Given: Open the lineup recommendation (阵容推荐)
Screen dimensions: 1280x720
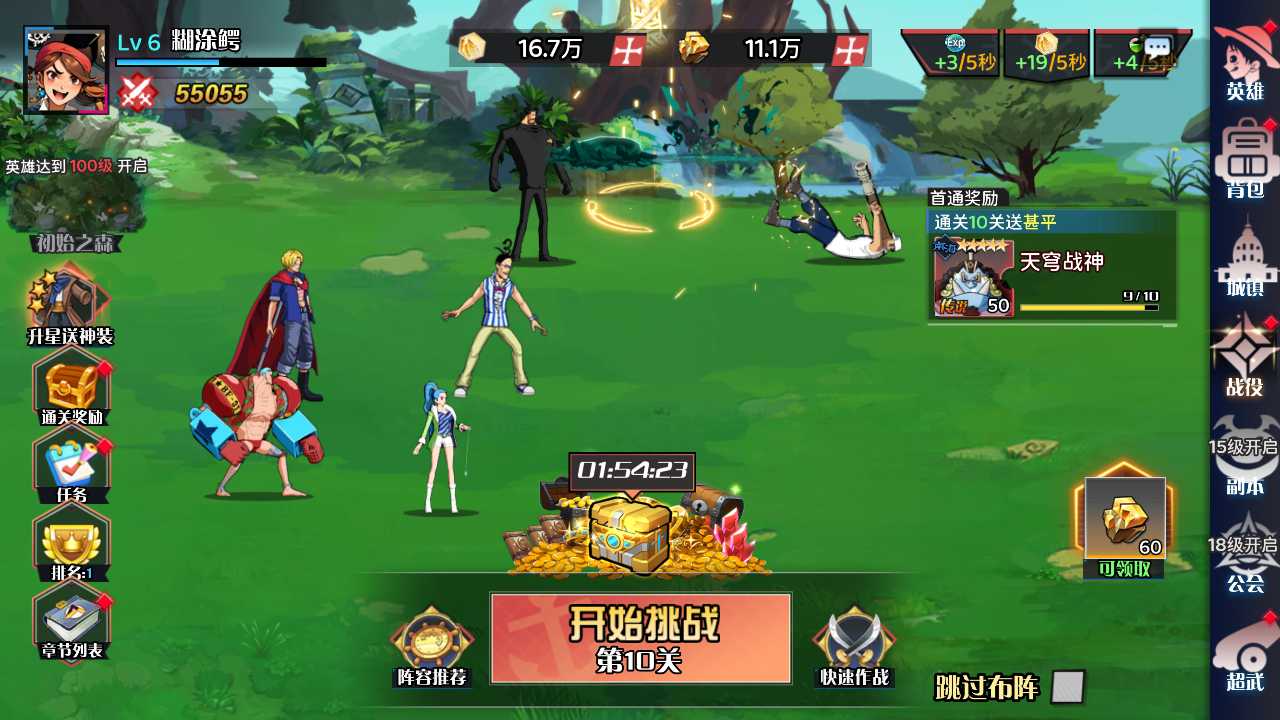Looking at the screenshot, I should [x=431, y=647].
